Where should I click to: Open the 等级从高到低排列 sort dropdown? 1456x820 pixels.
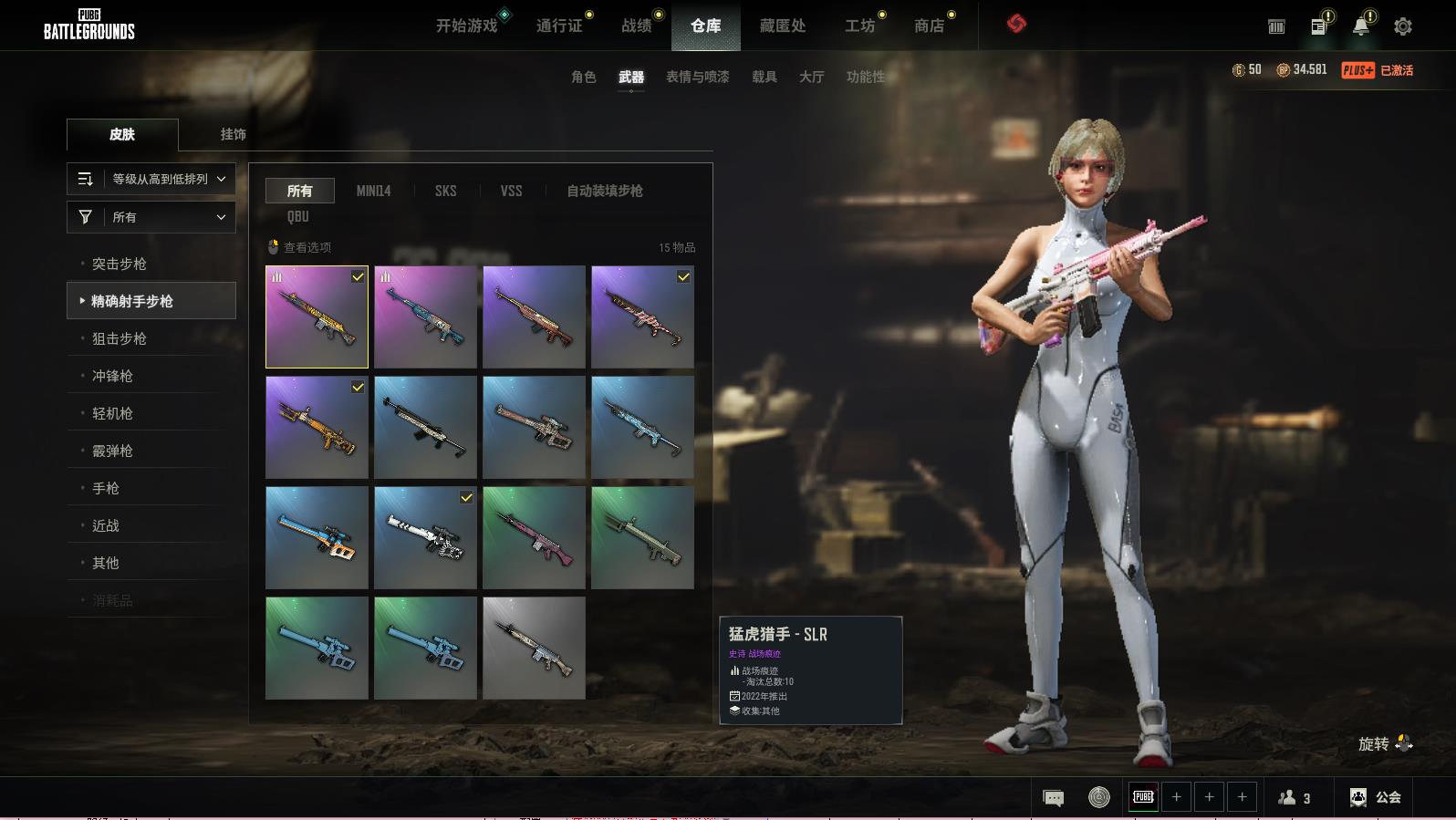pos(151,179)
